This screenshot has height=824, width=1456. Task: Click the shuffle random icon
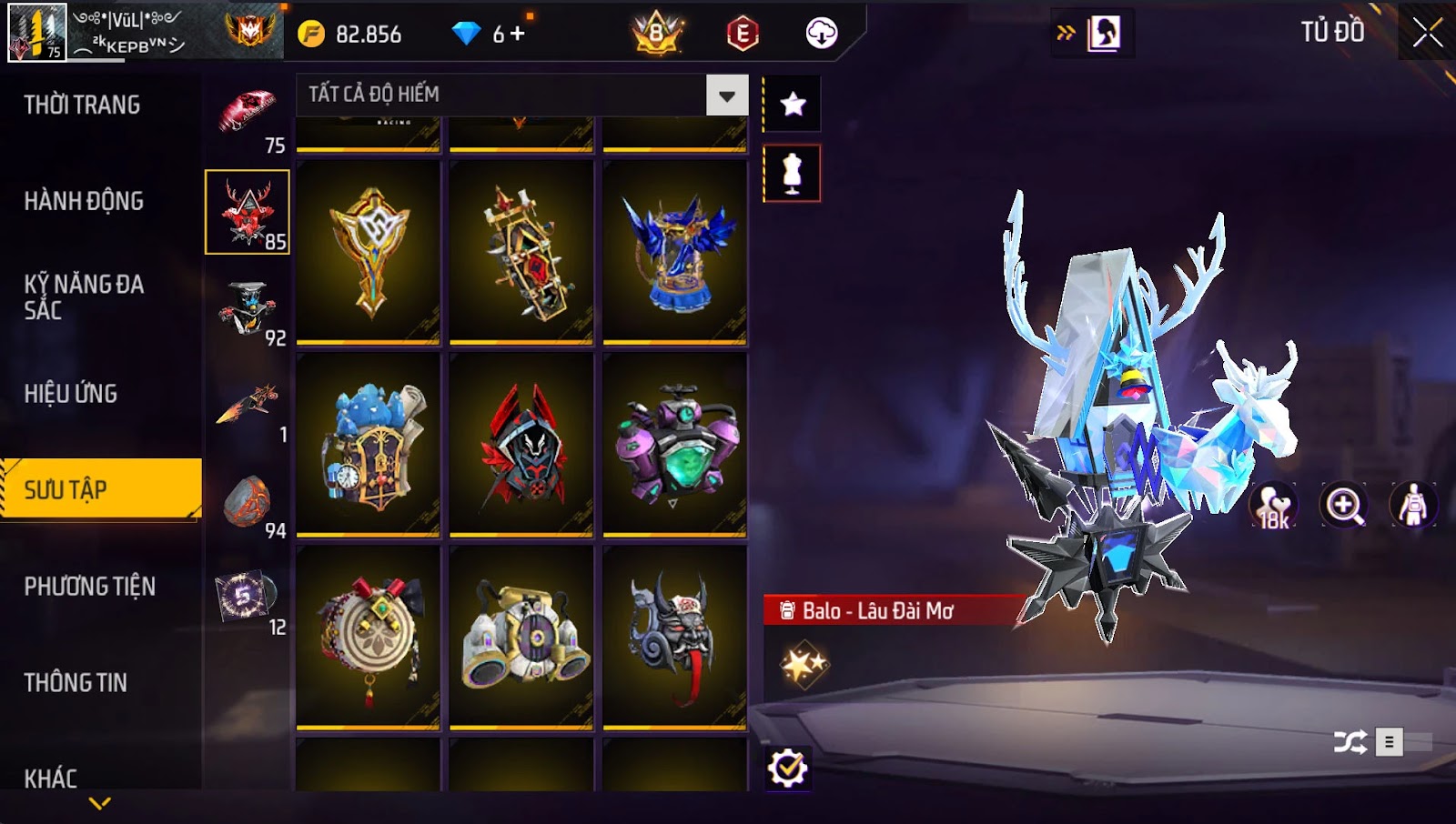(x=1350, y=742)
